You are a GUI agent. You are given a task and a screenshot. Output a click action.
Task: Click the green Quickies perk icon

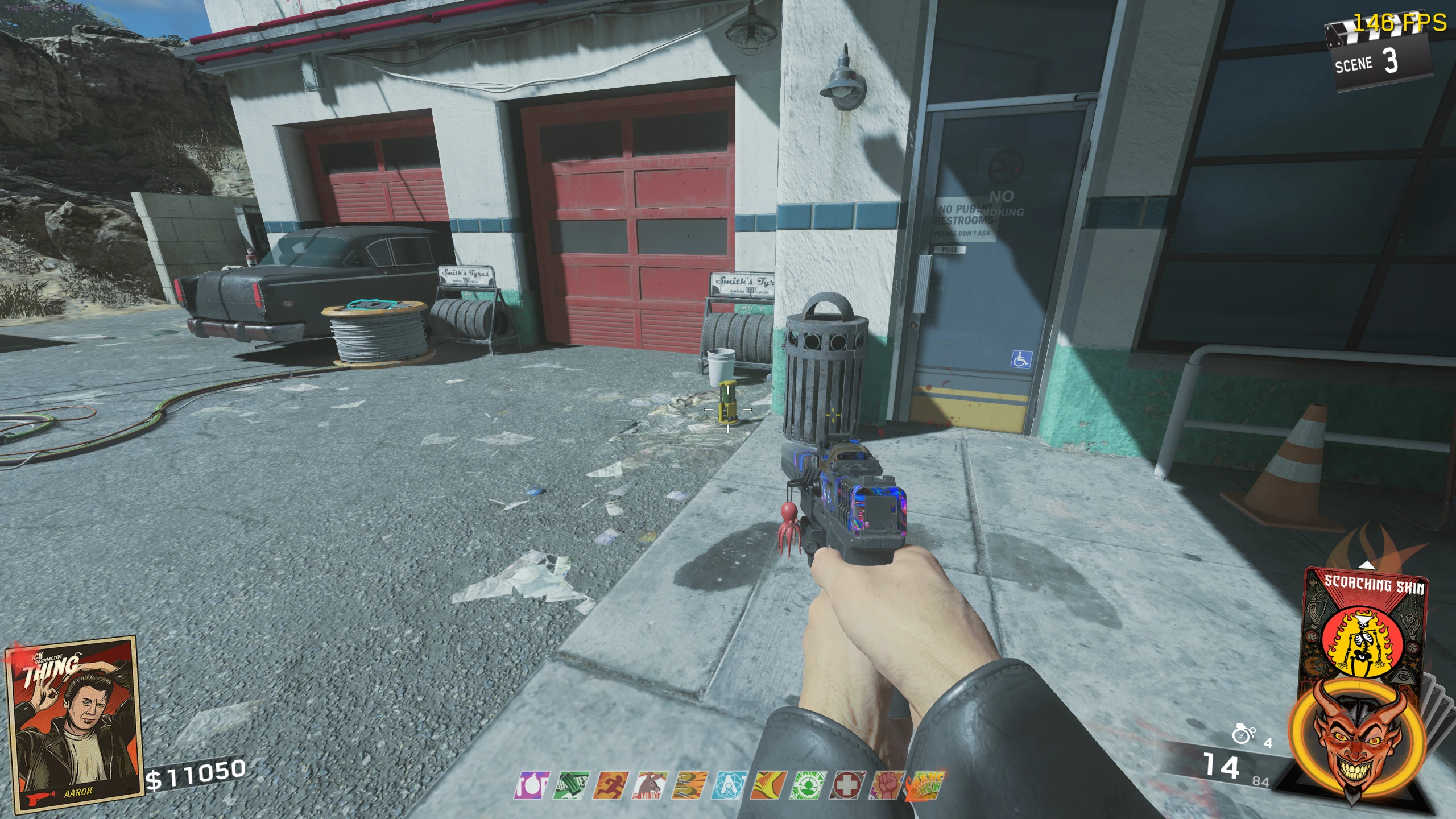click(571, 785)
